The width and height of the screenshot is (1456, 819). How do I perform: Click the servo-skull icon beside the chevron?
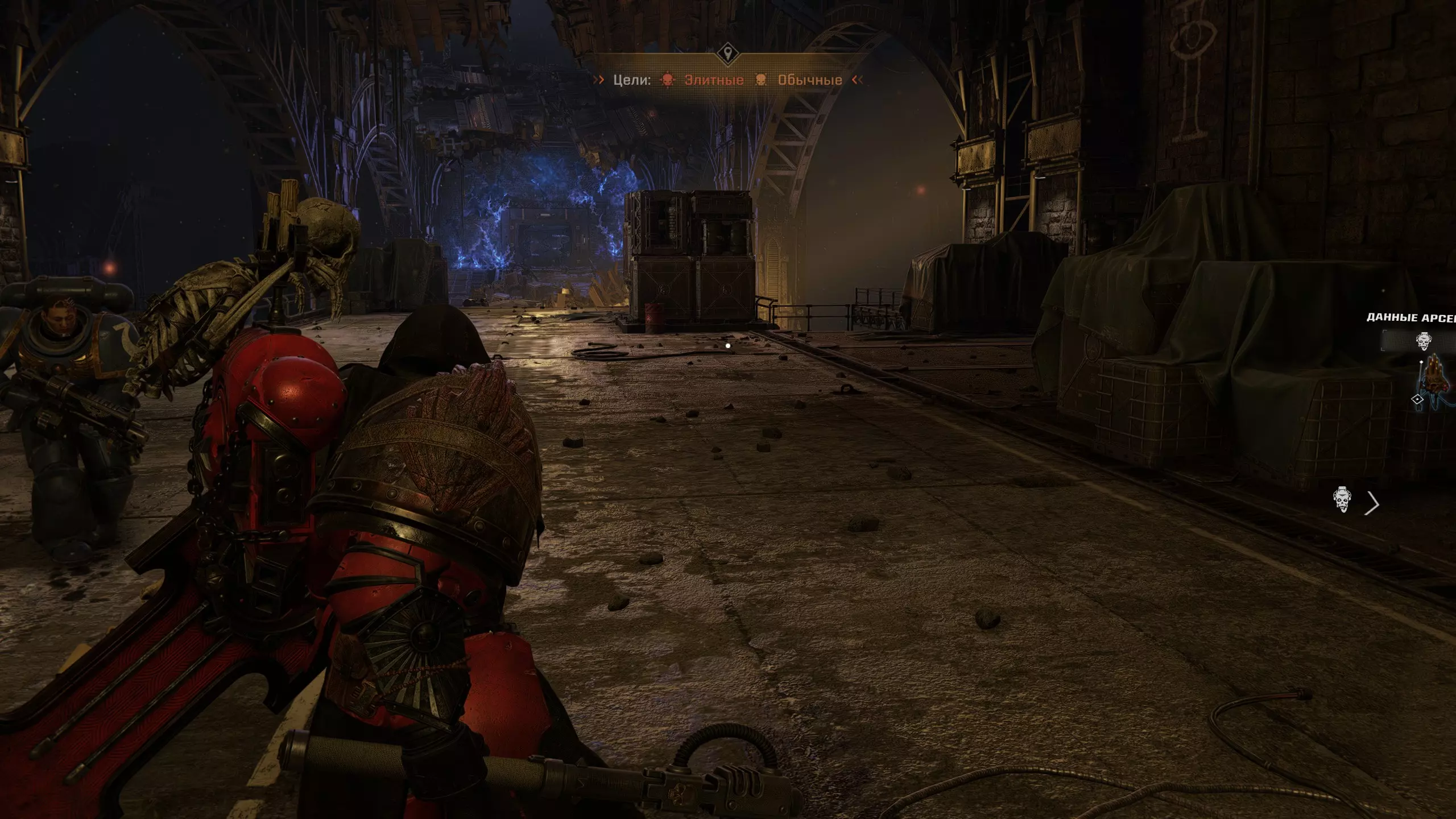coord(1342,499)
